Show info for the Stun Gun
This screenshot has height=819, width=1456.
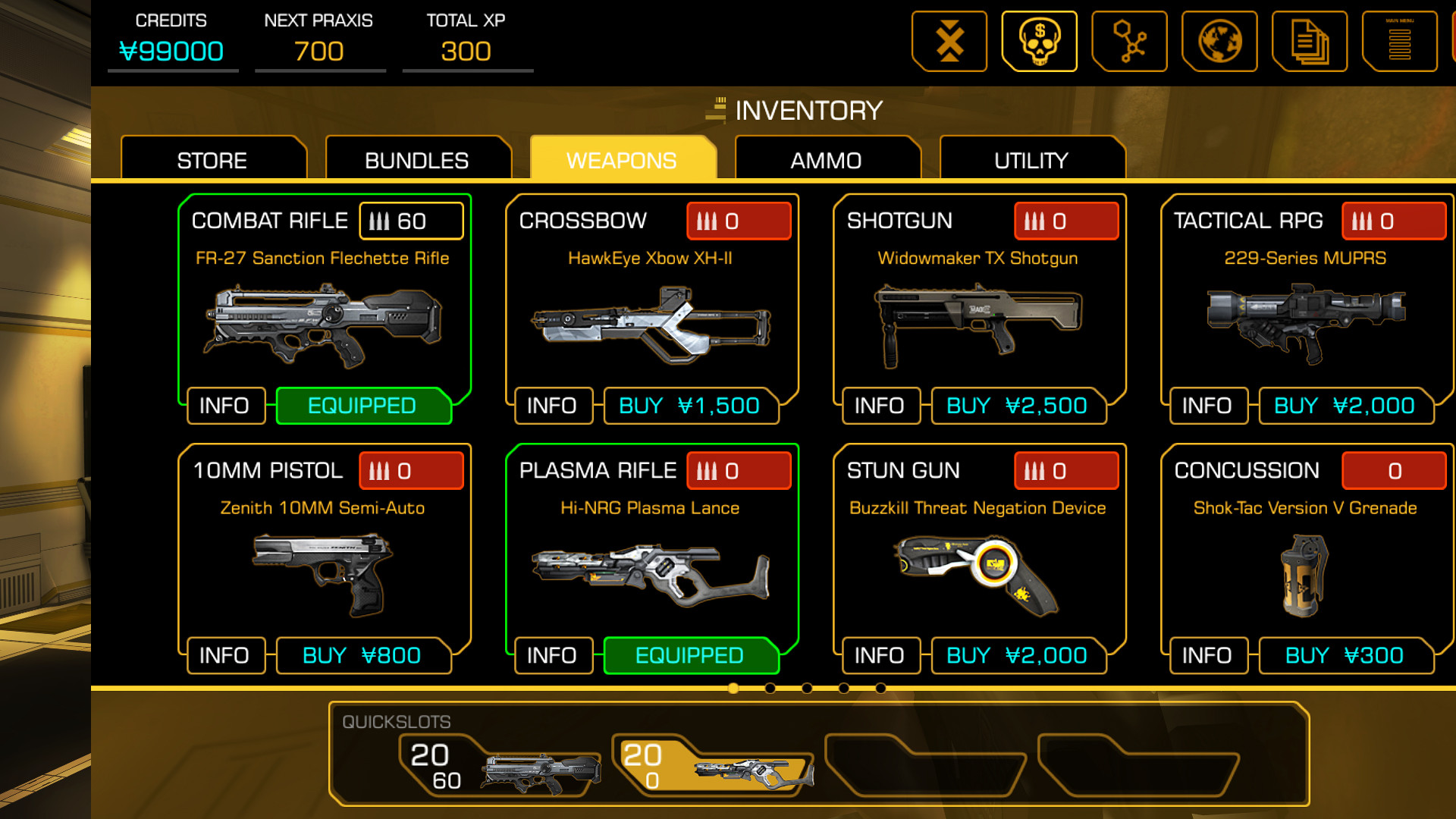pos(880,655)
